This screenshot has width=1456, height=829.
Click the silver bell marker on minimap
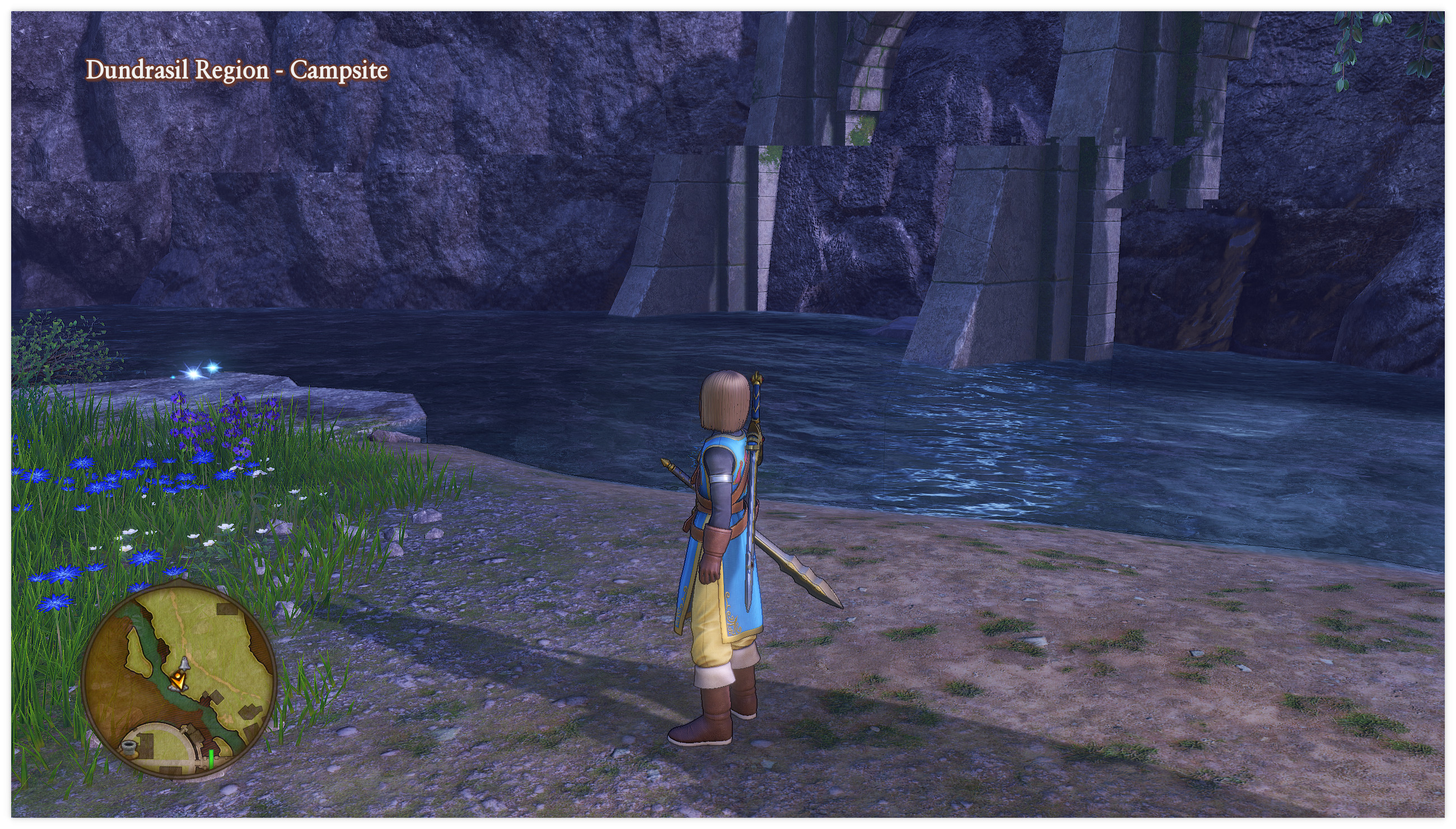184,664
